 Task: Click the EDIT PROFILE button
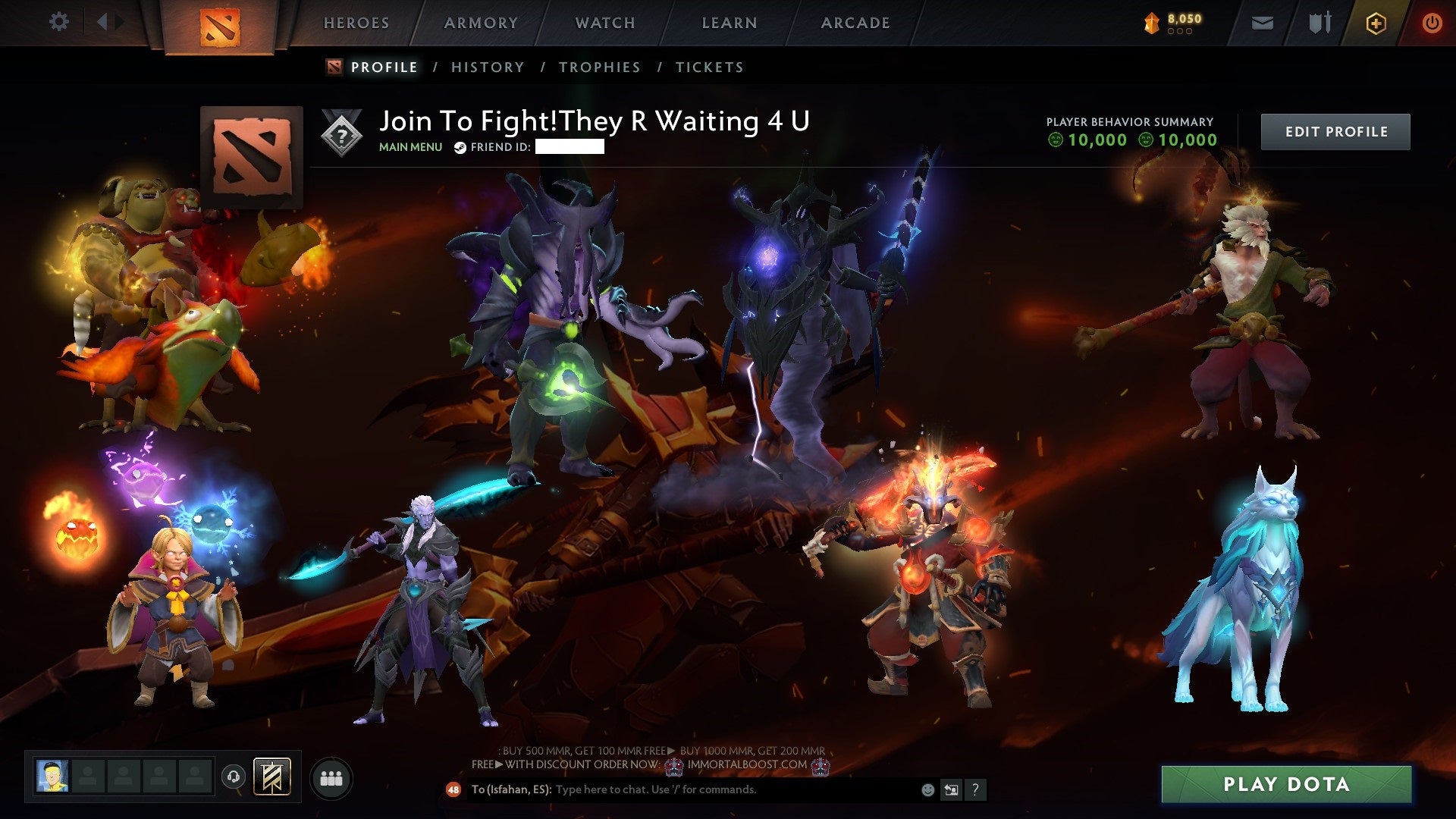pyautogui.click(x=1335, y=130)
